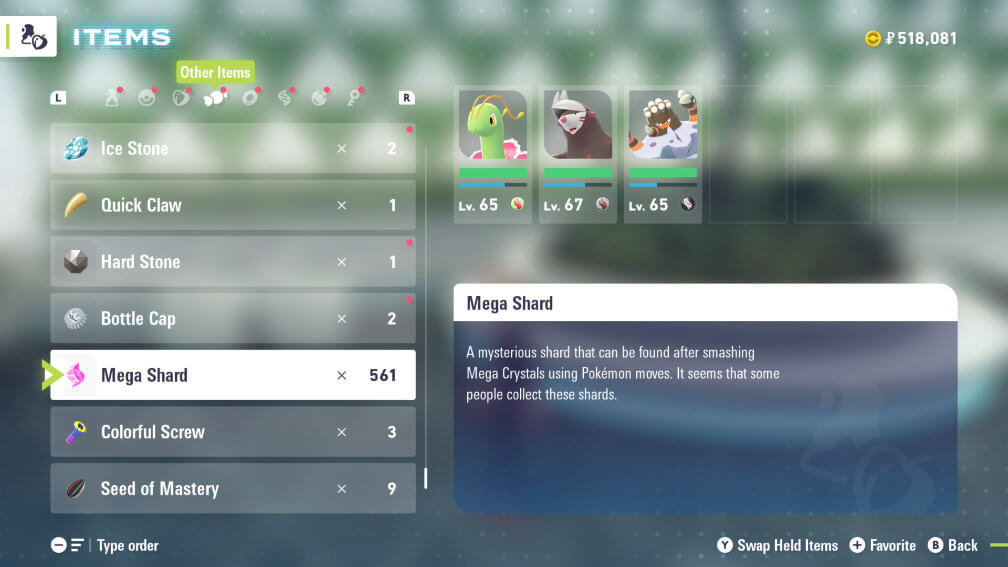Viewport: 1008px width, 567px height.
Task: Choose Quick Claw from the item list
Action: pyautogui.click(x=232, y=205)
